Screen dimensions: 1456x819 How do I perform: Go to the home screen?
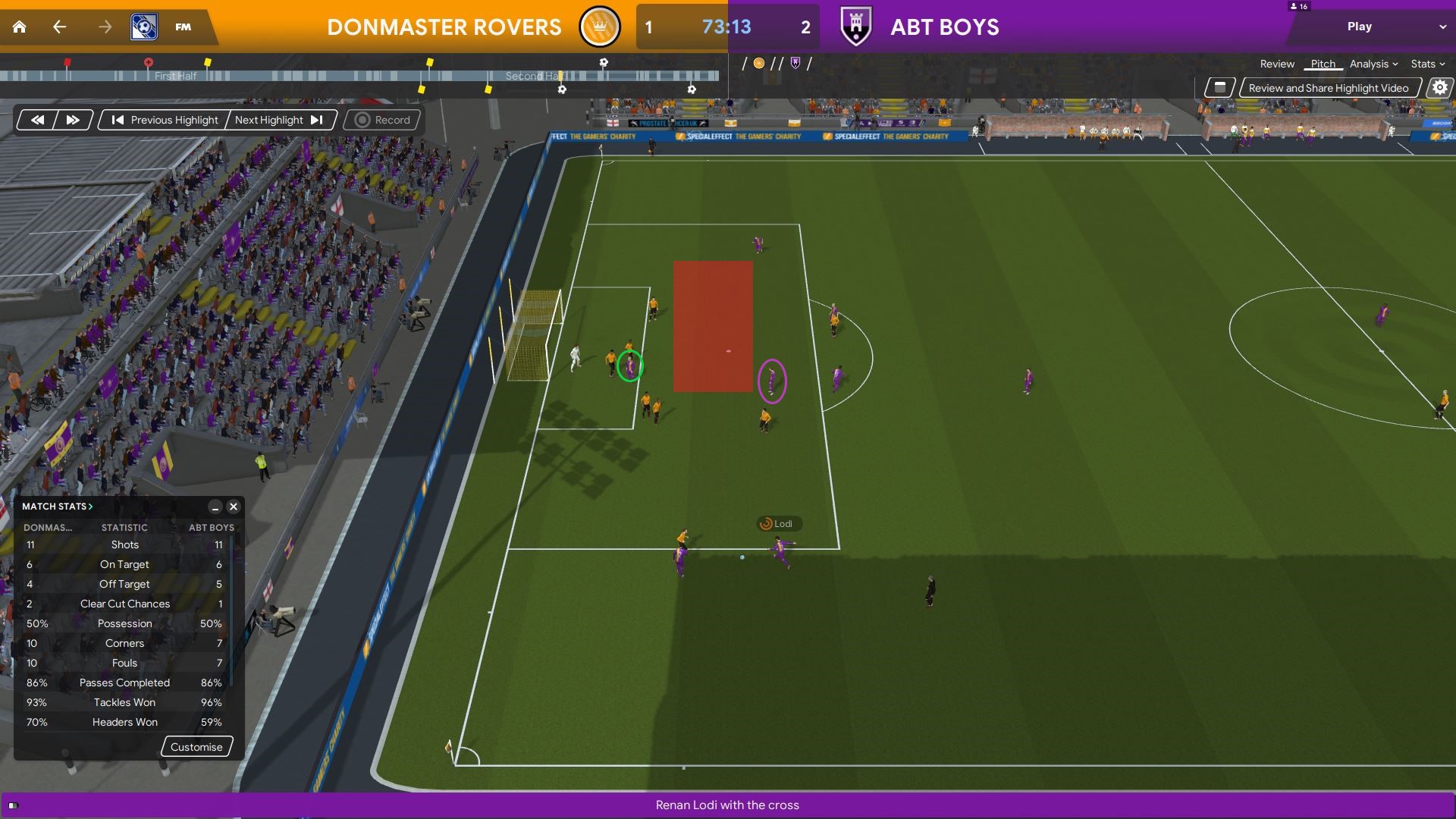click(x=20, y=27)
